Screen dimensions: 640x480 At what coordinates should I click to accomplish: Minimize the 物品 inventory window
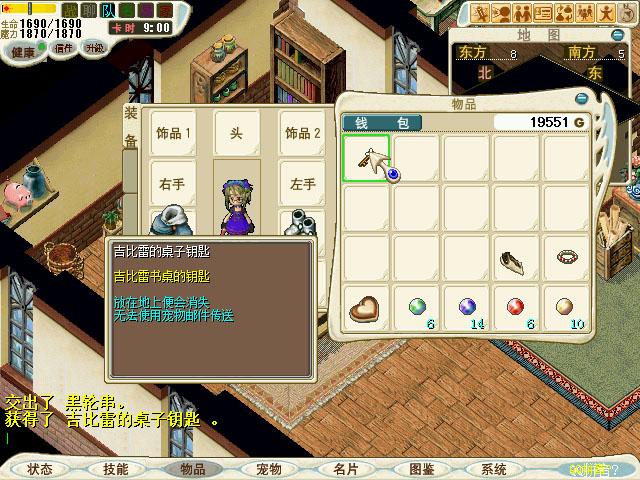click(582, 99)
